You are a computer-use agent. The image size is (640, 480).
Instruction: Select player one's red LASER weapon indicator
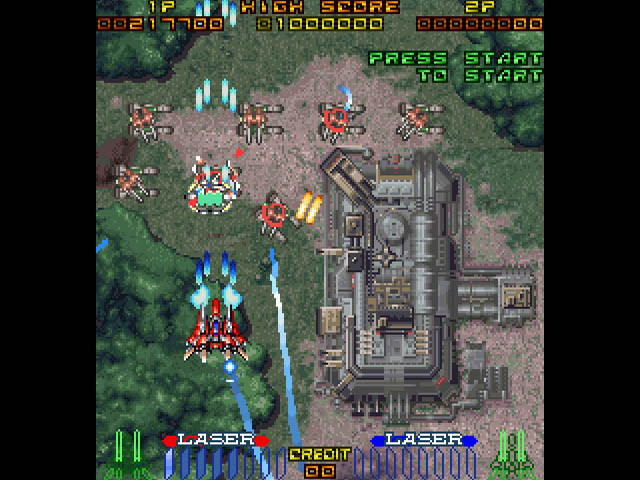click(215, 440)
